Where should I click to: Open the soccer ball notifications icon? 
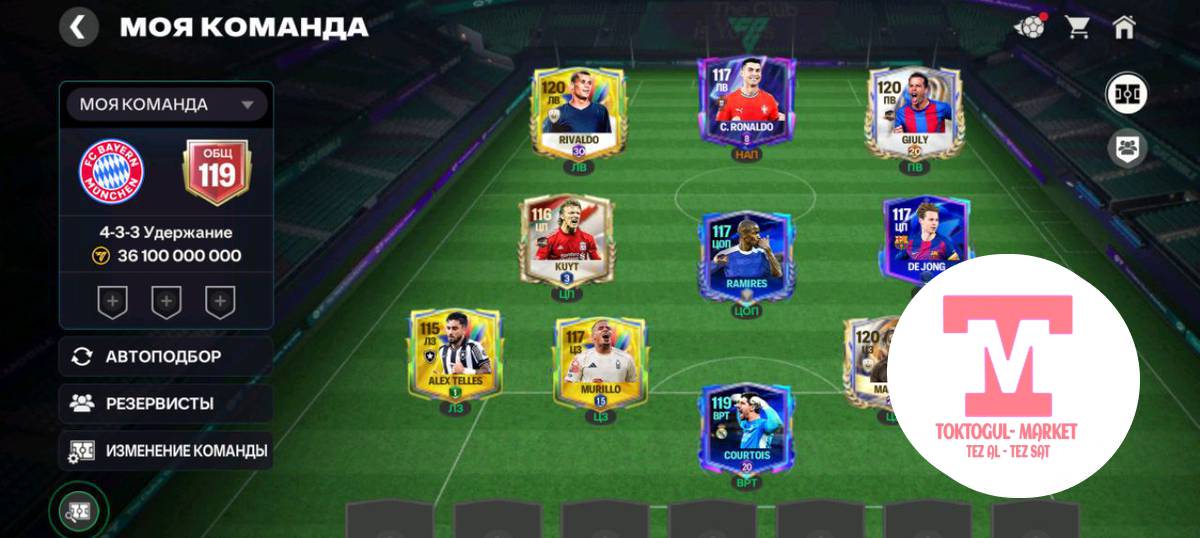[x=1029, y=27]
